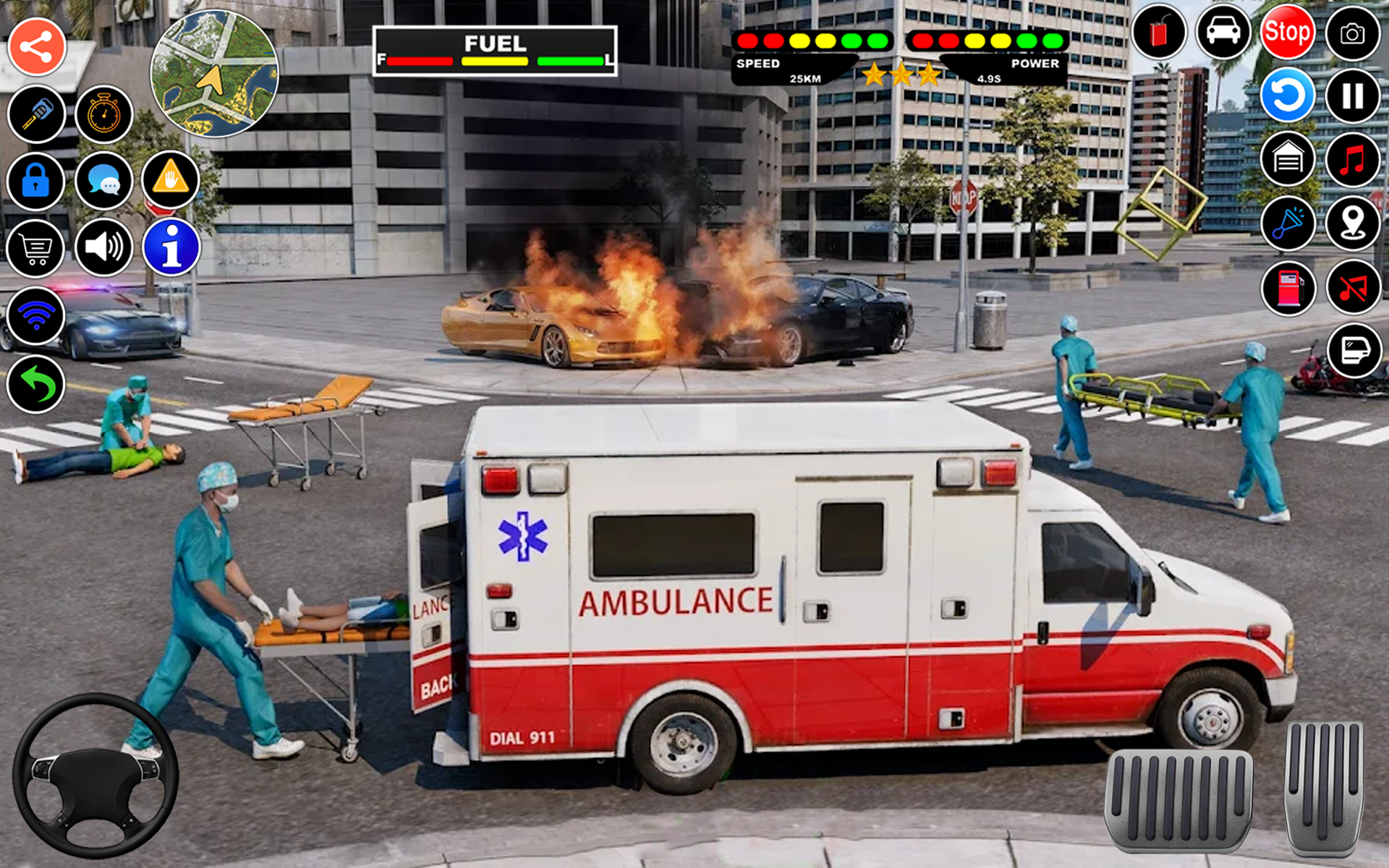The width and height of the screenshot is (1389, 868).
Task: Take a screenshot with the camera icon
Action: pos(1353,33)
